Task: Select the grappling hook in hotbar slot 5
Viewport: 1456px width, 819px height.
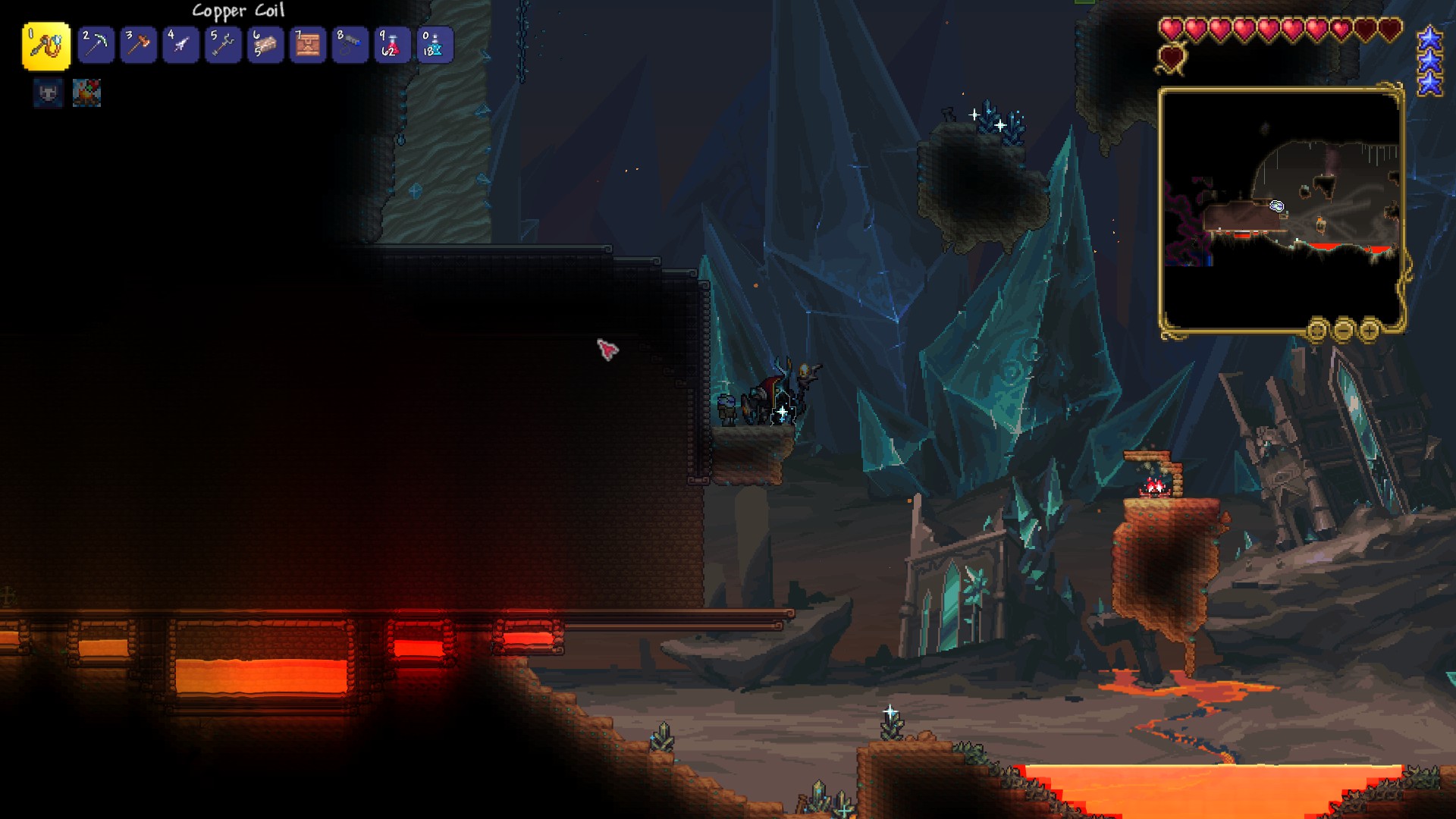Action: coord(223,45)
